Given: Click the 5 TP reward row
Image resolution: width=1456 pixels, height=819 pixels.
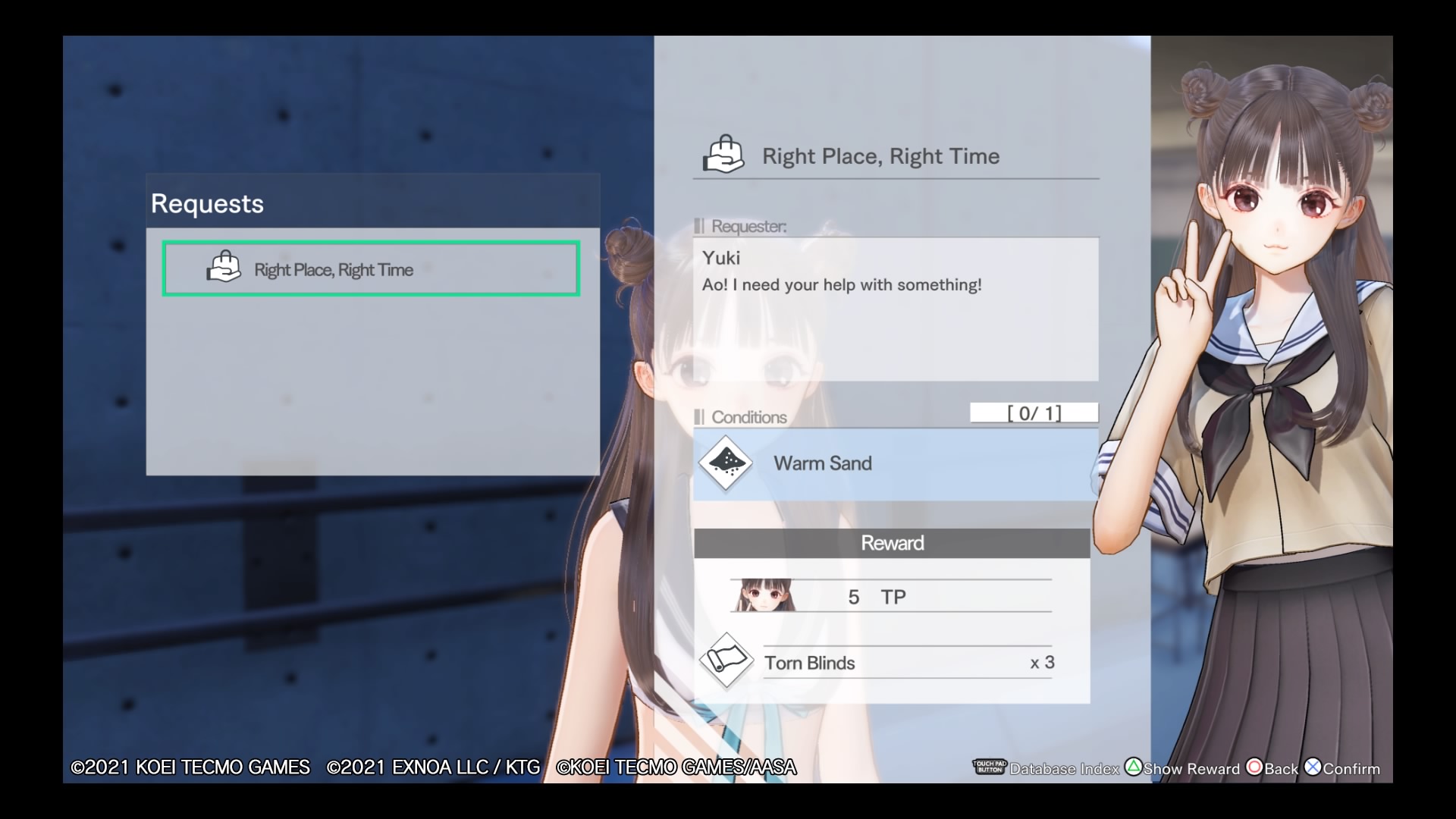Looking at the screenshot, I should [891, 597].
